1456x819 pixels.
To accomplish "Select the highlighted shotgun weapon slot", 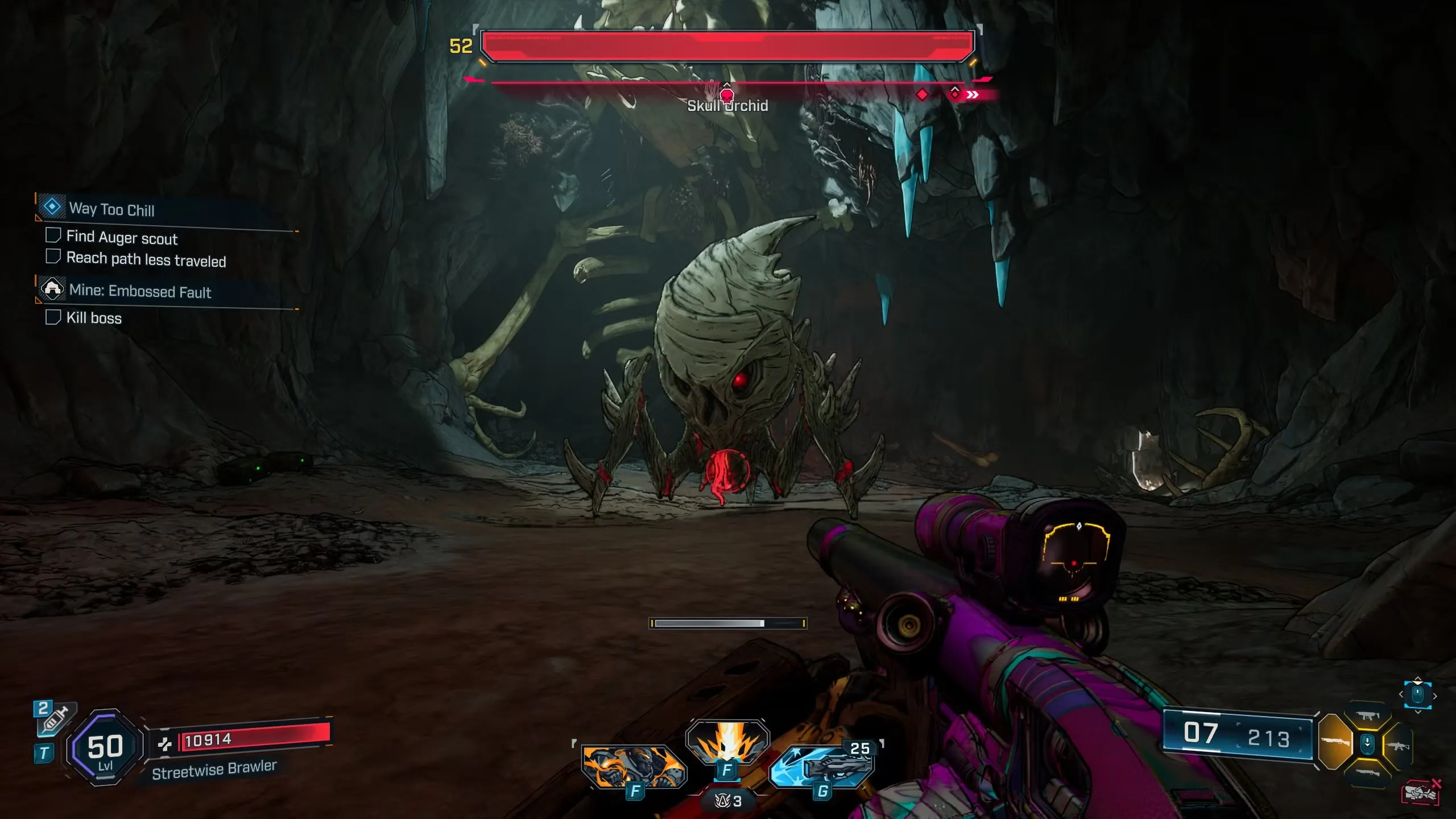I will [x=1334, y=742].
